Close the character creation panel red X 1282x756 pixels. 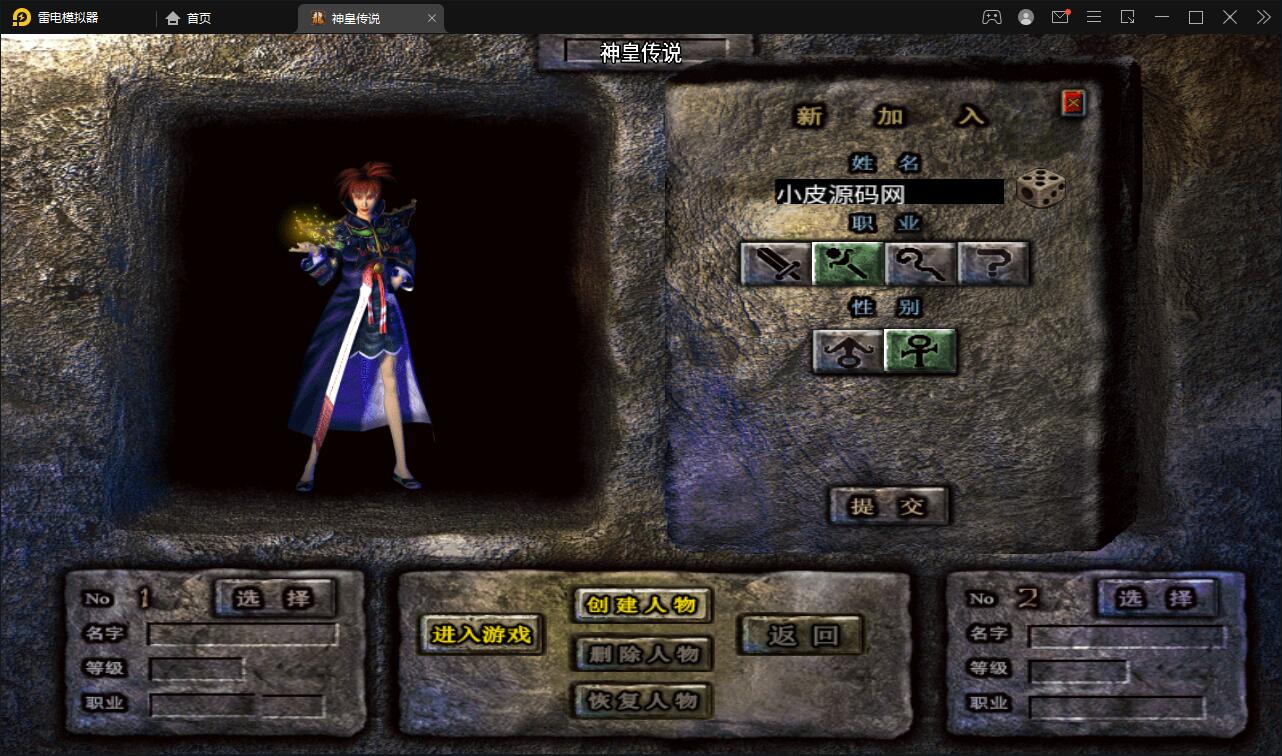click(1071, 102)
